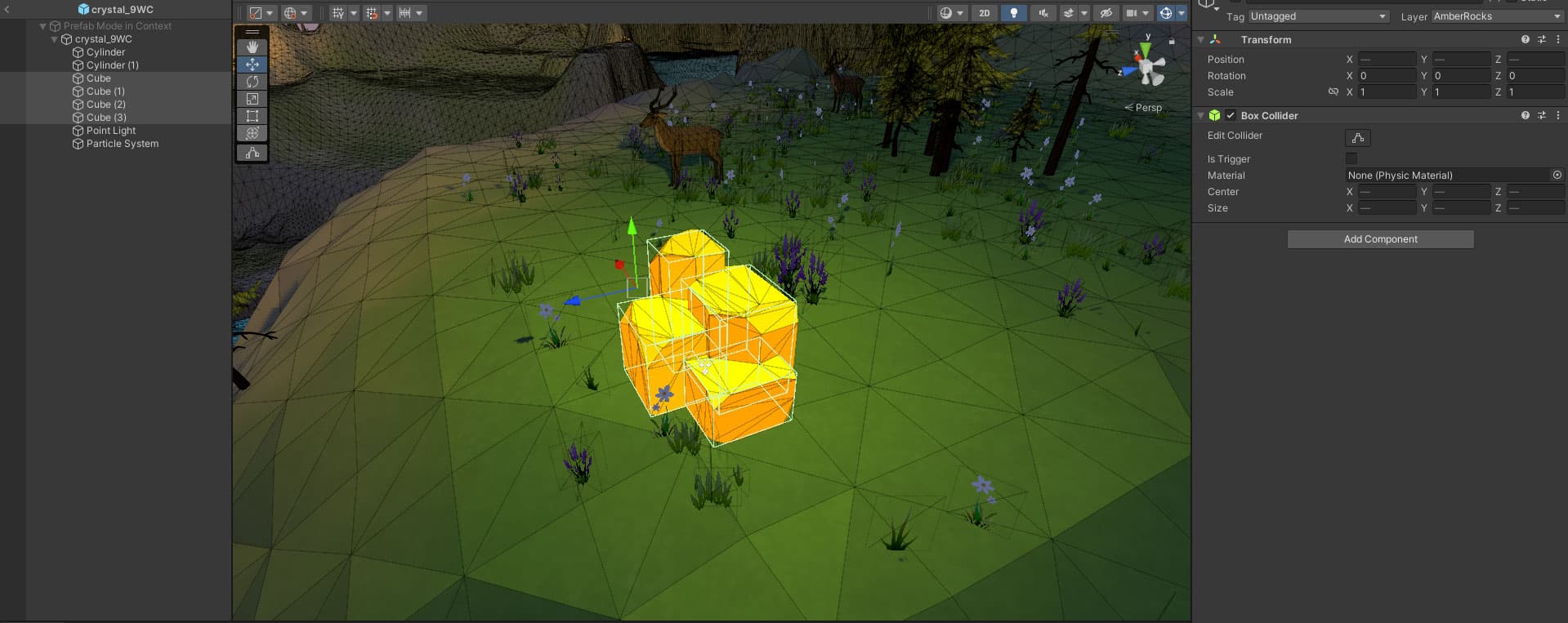Choose the rect transform tool

click(252, 116)
